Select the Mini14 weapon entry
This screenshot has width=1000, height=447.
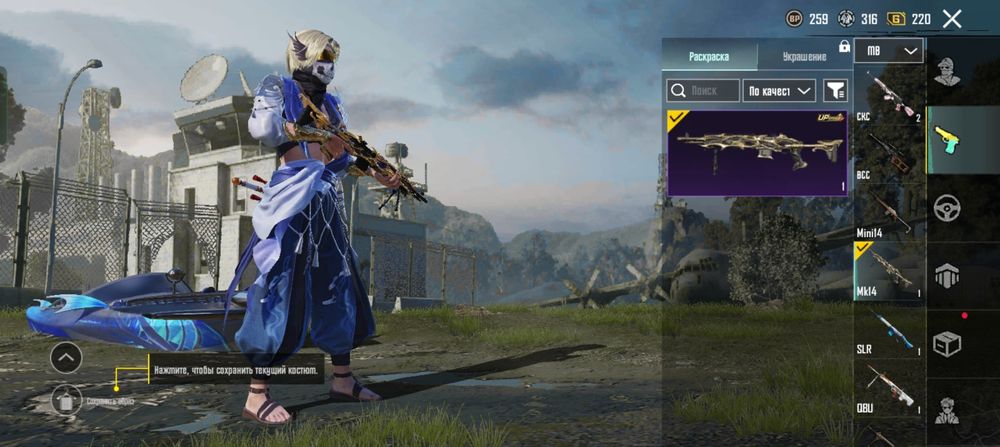pyautogui.click(x=888, y=212)
